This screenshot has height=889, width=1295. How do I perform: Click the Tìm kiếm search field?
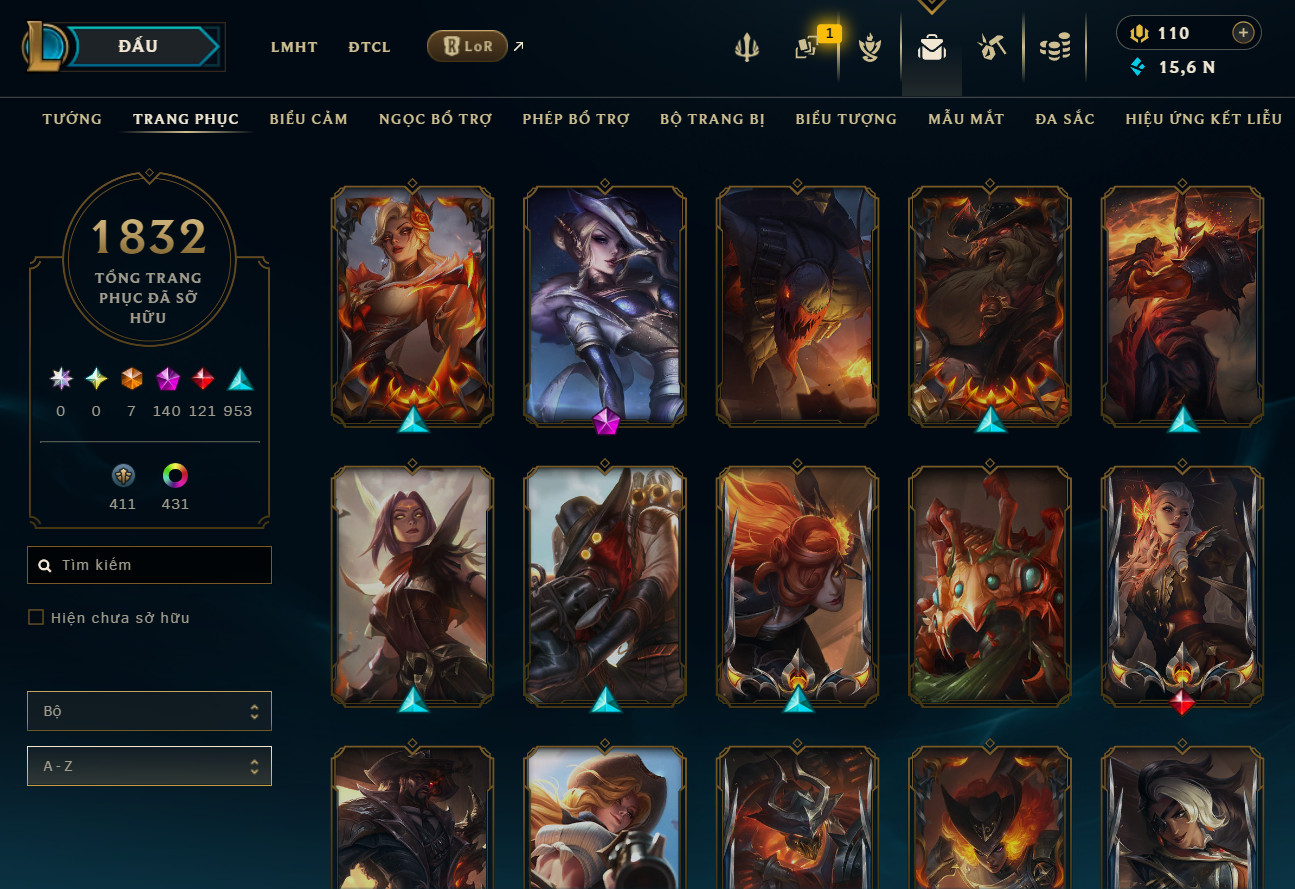pos(150,565)
